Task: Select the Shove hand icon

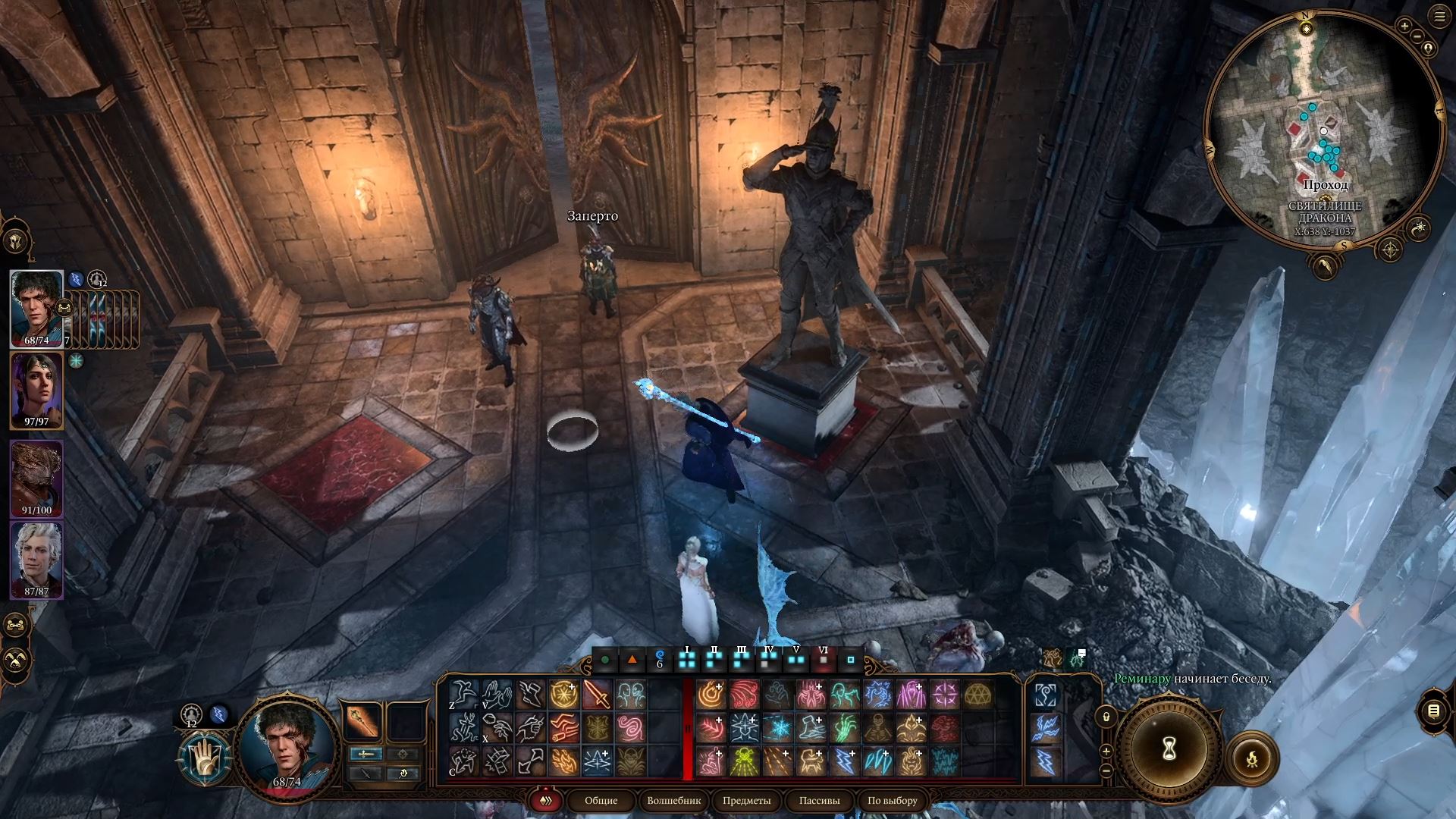Action: [x=498, y=695]
